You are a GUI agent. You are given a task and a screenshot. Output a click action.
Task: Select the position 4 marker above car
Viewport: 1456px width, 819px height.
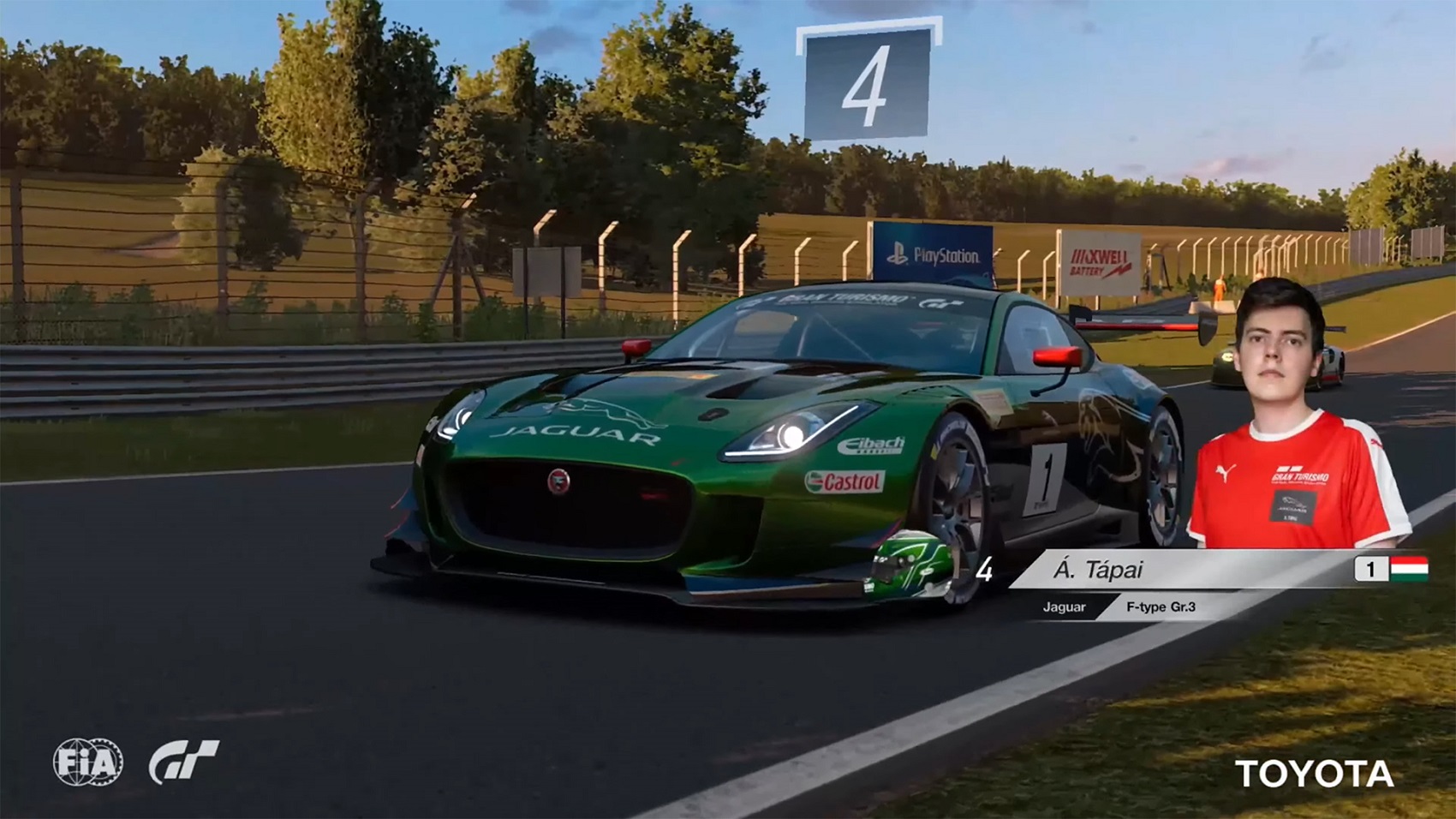point(867,84)
